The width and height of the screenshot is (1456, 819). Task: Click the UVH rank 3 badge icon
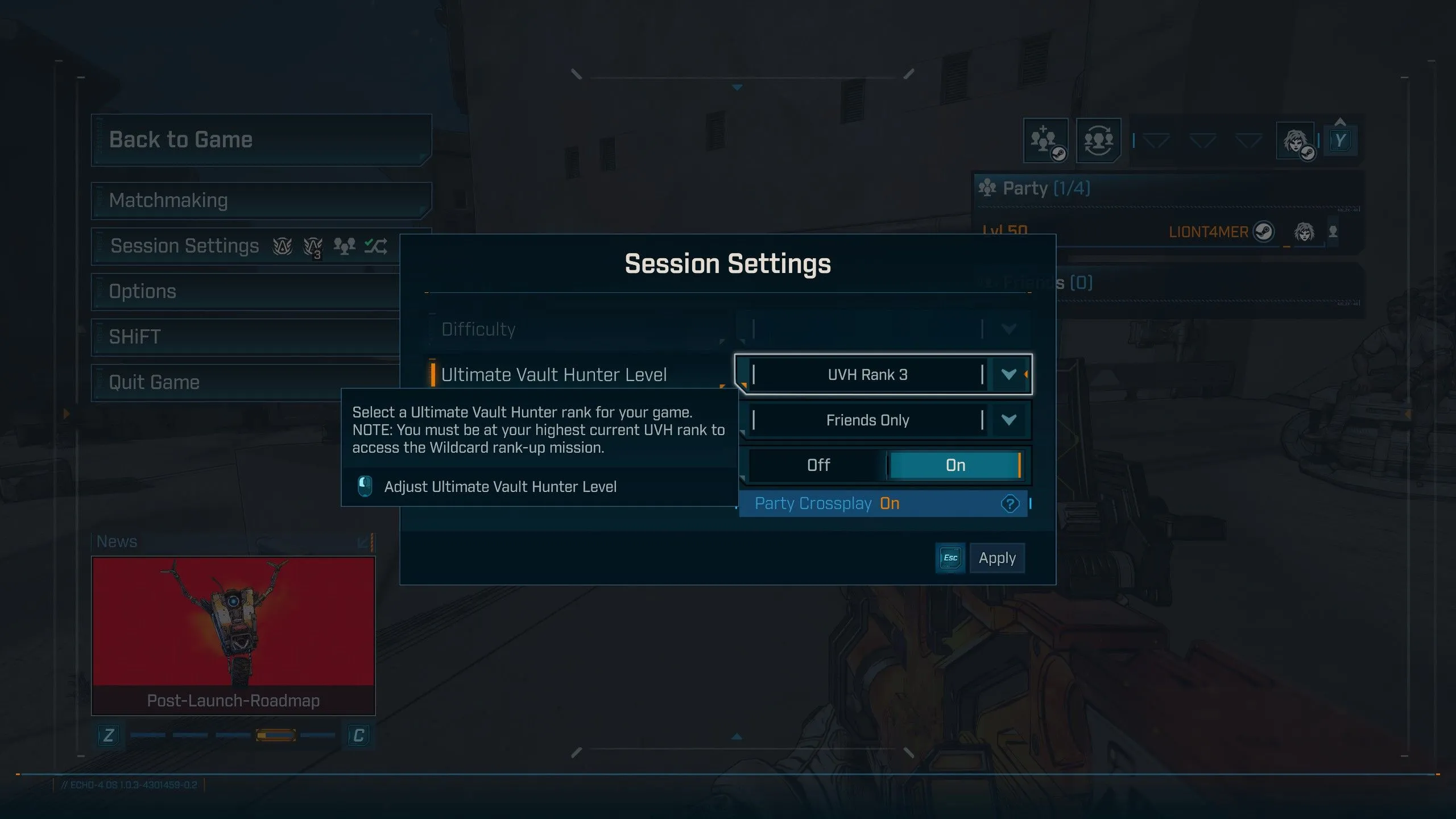[x=312, y=246]
